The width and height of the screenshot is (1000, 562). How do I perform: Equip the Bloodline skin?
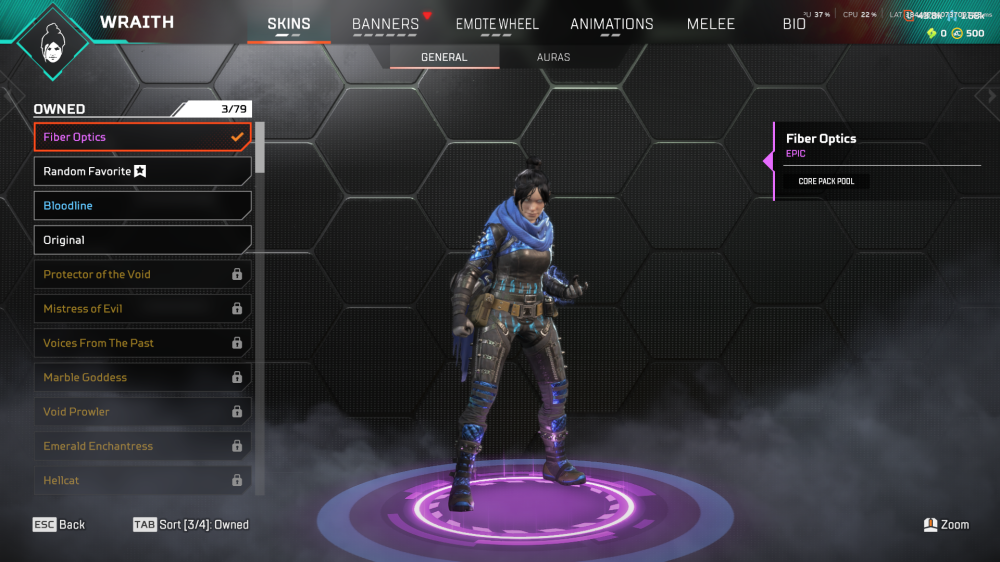142,206
